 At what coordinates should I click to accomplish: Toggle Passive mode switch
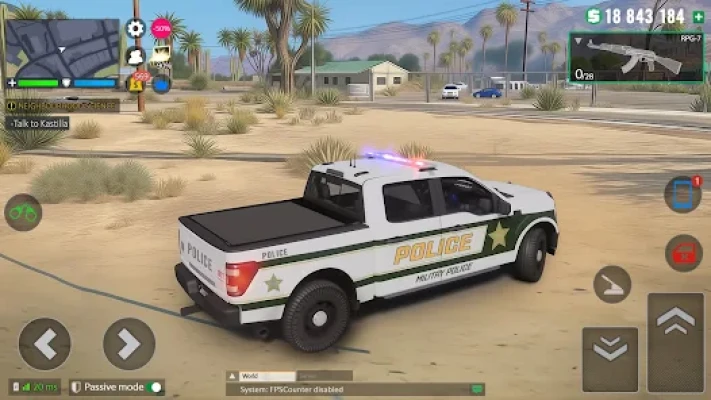pos(155,387)
